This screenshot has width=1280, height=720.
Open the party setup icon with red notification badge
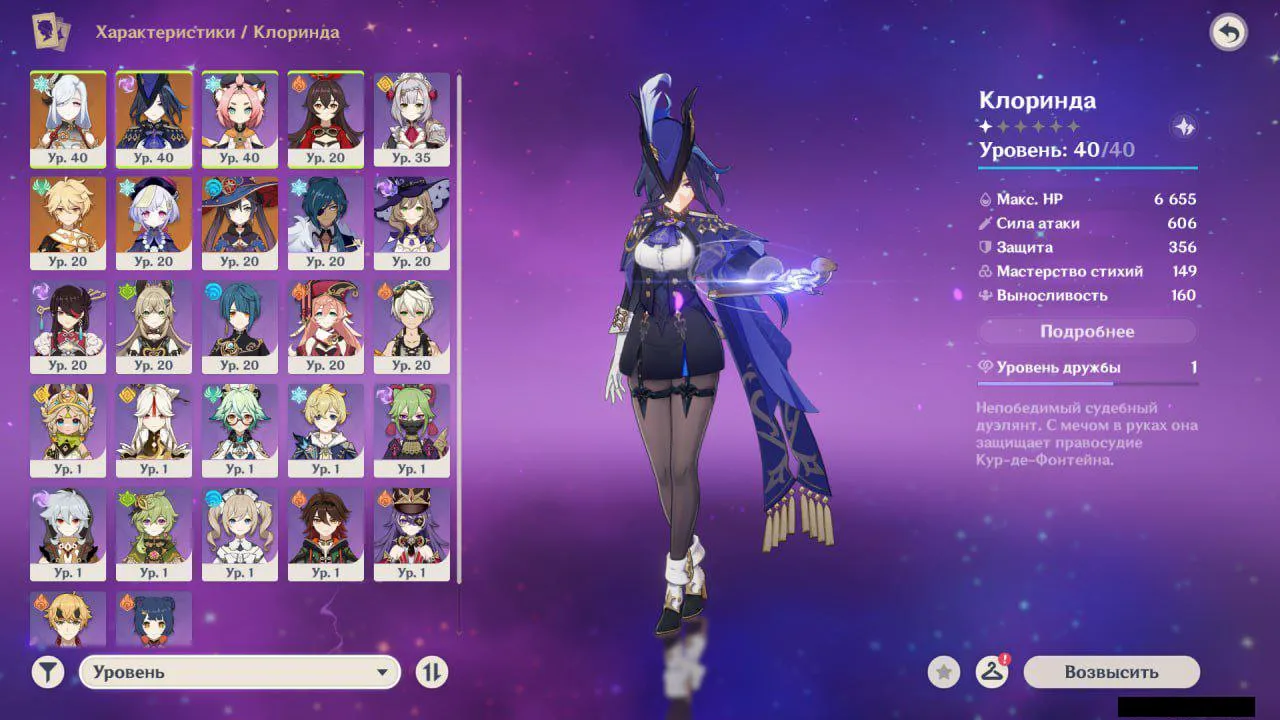click(x=993, y=672)
